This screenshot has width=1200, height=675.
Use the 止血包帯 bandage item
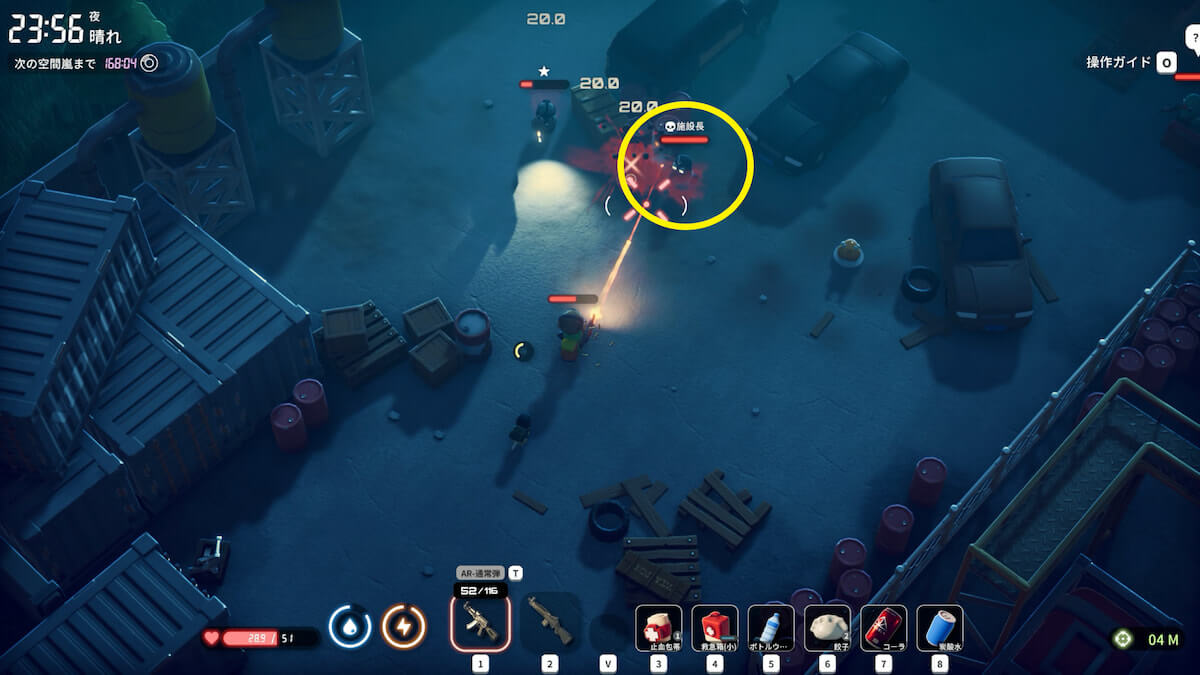(x=659, y=627)
